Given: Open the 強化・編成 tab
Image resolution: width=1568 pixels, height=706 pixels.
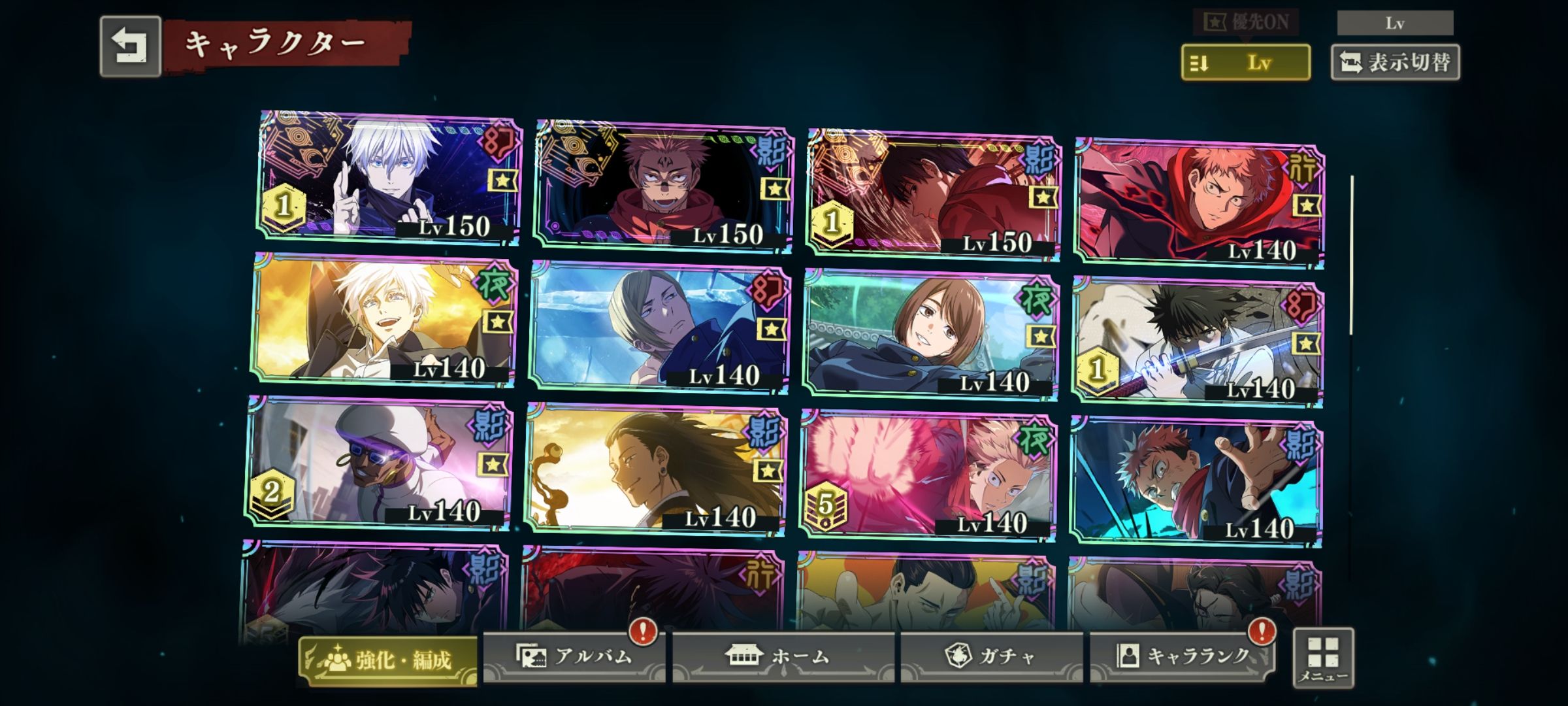Looking at the screenshot, I should point(388,660).
